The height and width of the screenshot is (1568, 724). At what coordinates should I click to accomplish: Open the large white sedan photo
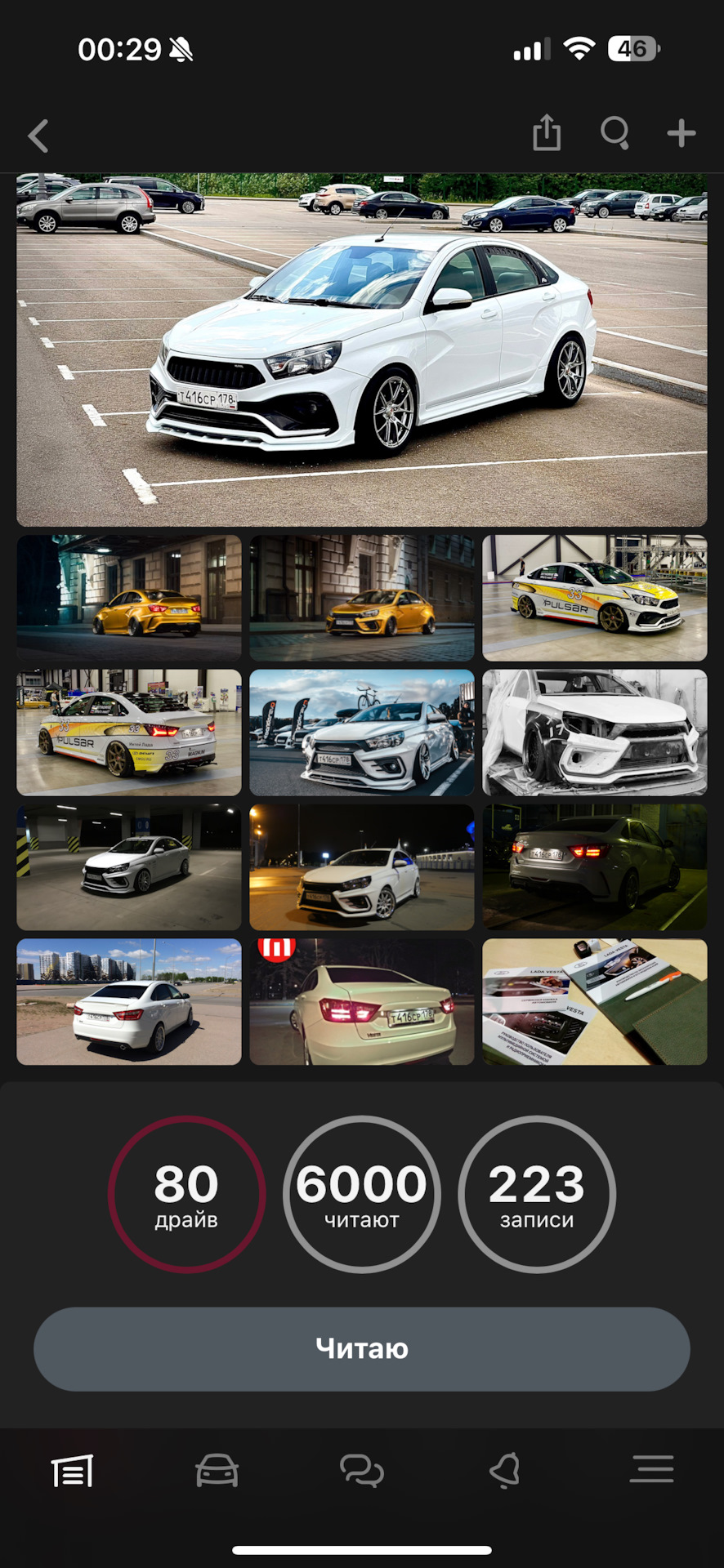coord(361,350)
